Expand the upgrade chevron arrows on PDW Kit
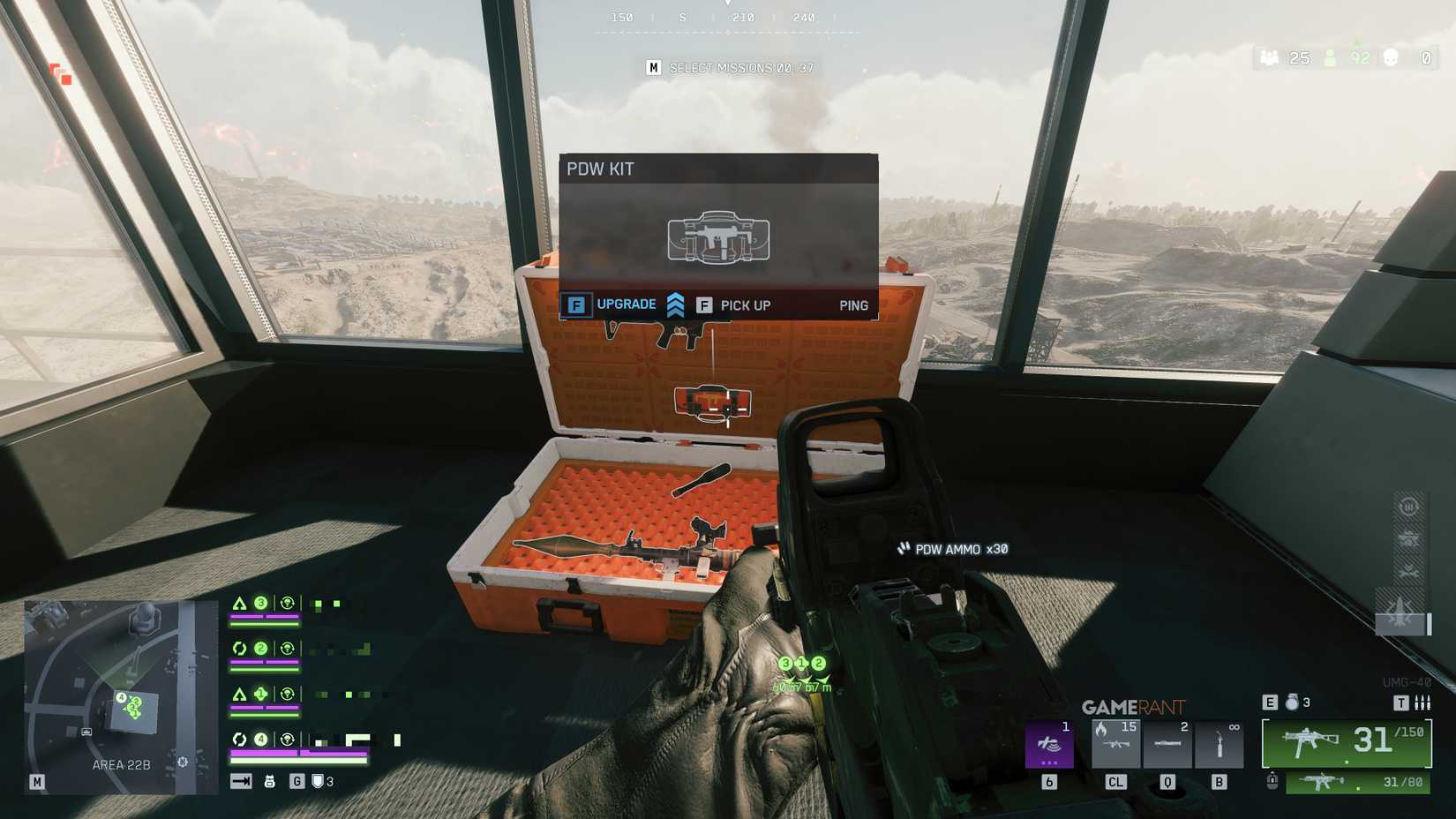 (676, 304)
